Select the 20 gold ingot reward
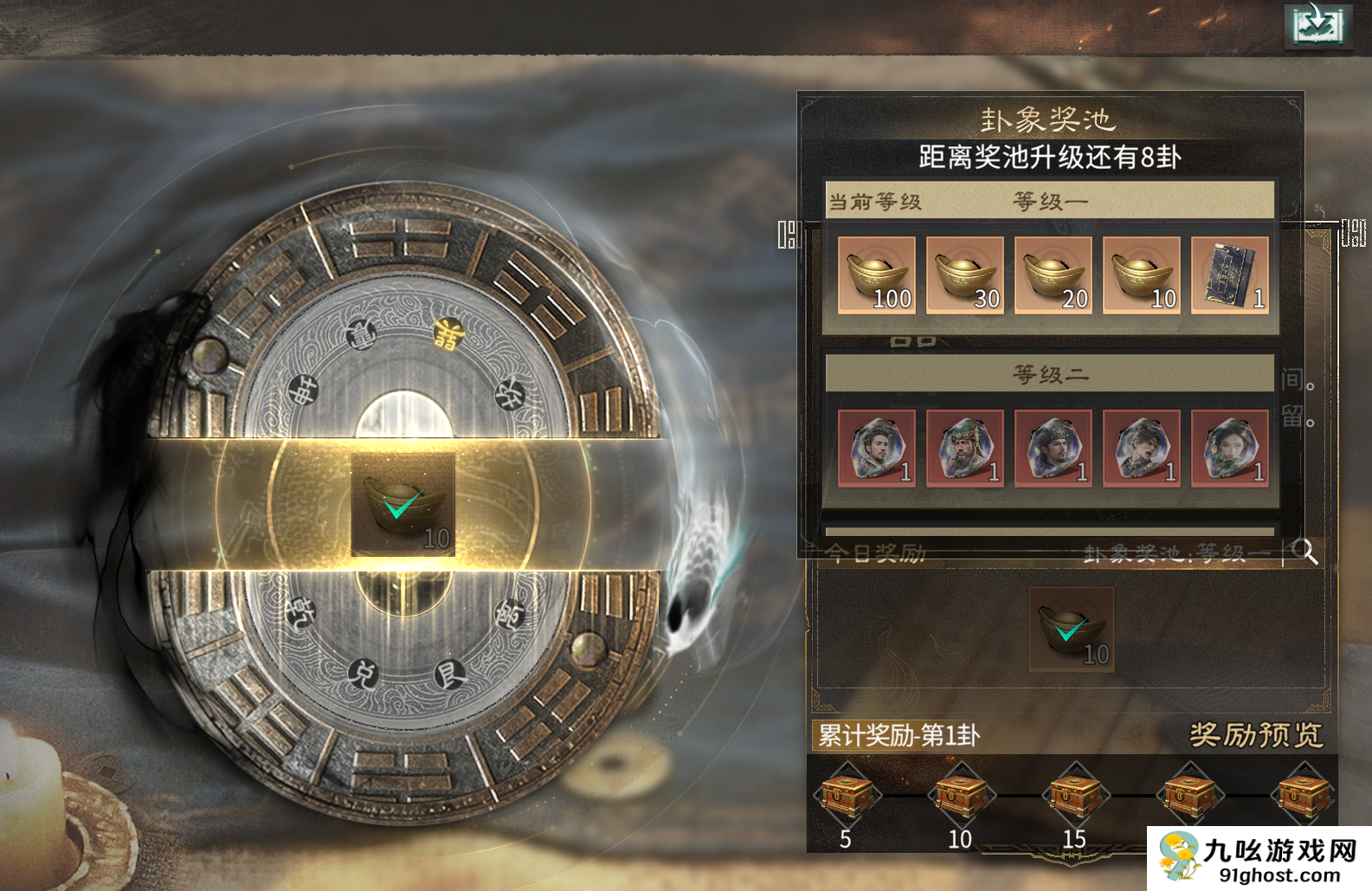Viewport: 1372px width, 891px height. 1053,275
